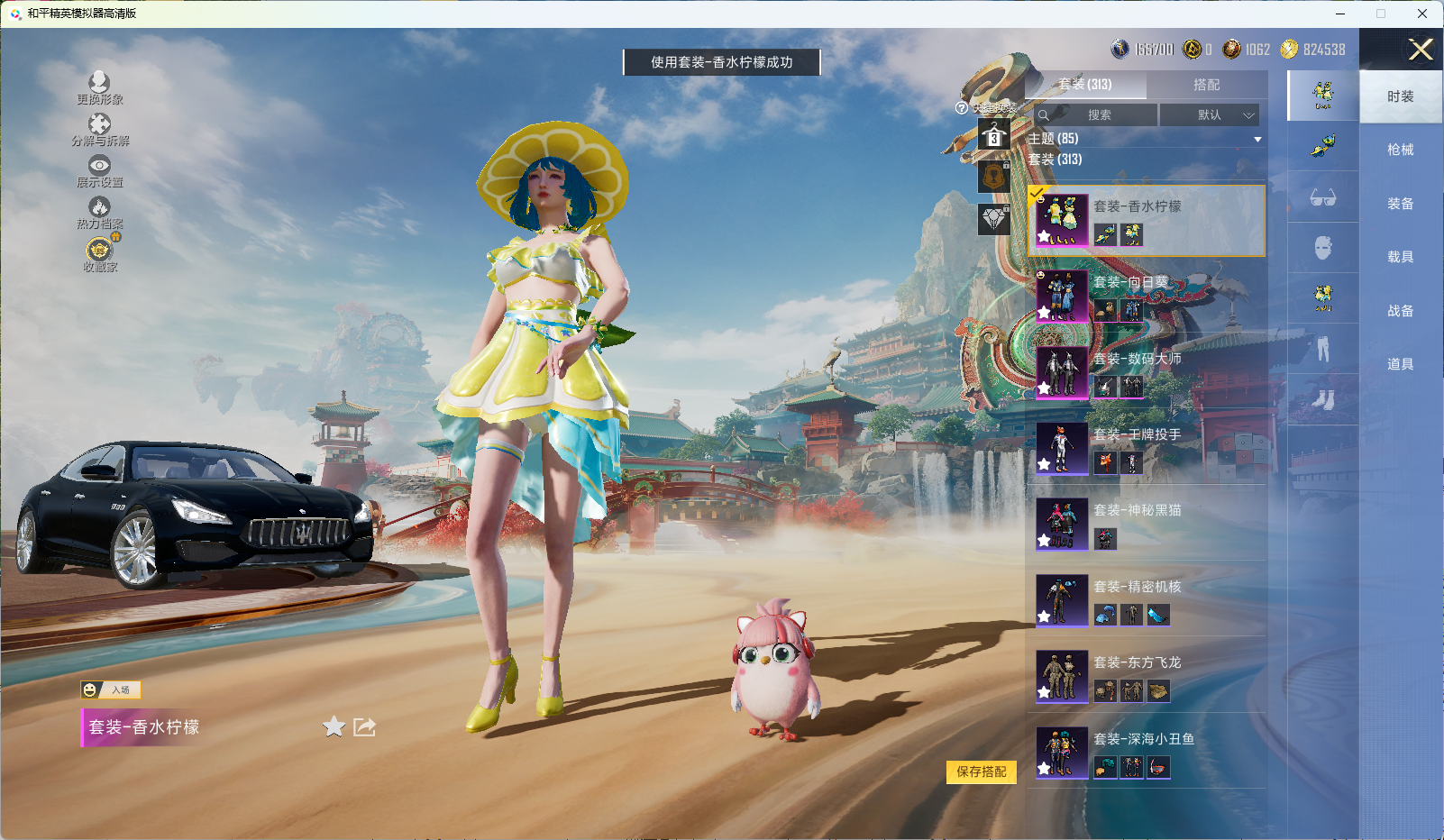Minimize the emulator window
This screenshot has width=1444, height=840.
point(1340,14)
